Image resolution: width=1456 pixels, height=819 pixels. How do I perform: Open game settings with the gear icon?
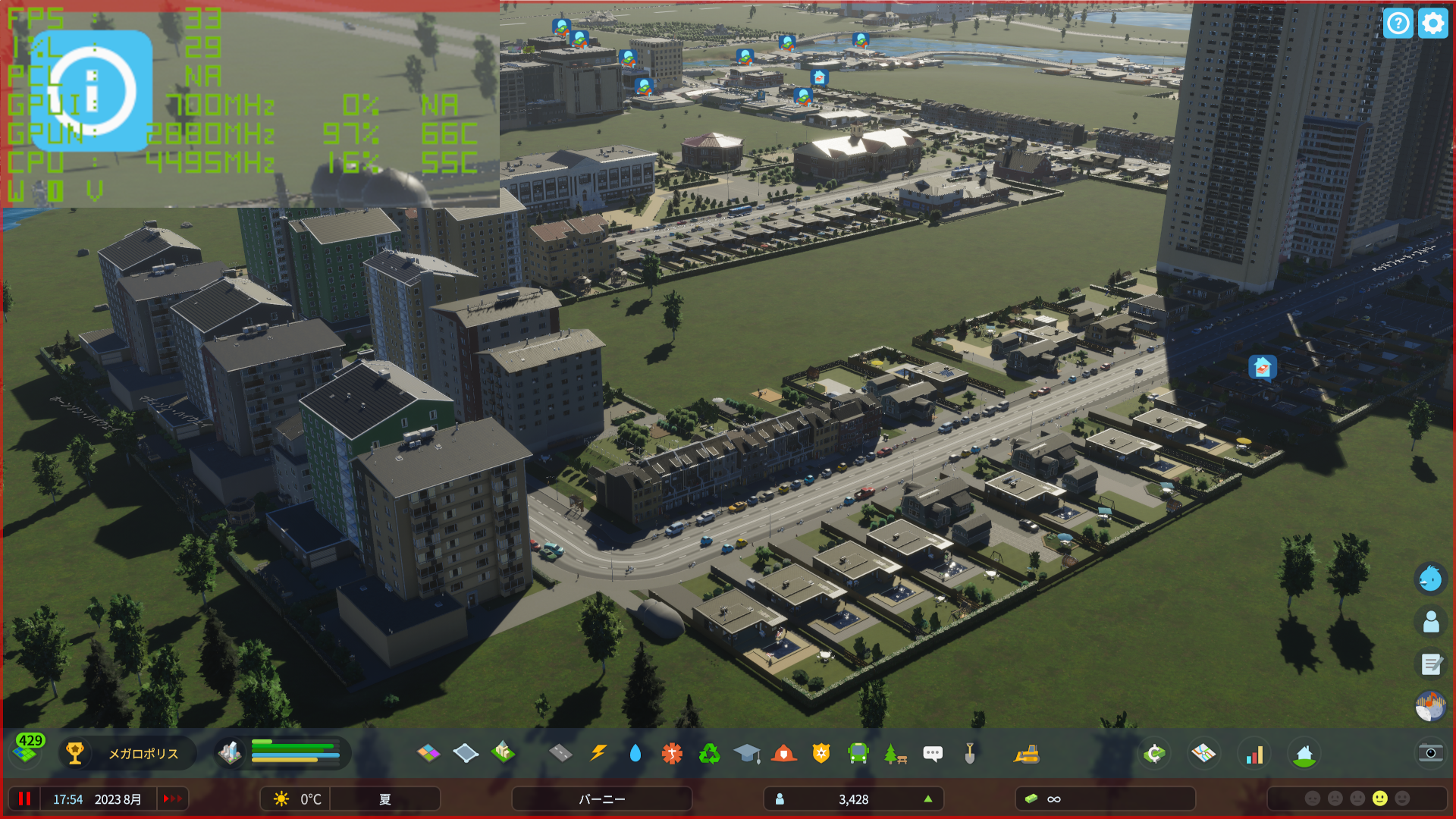1432,24
